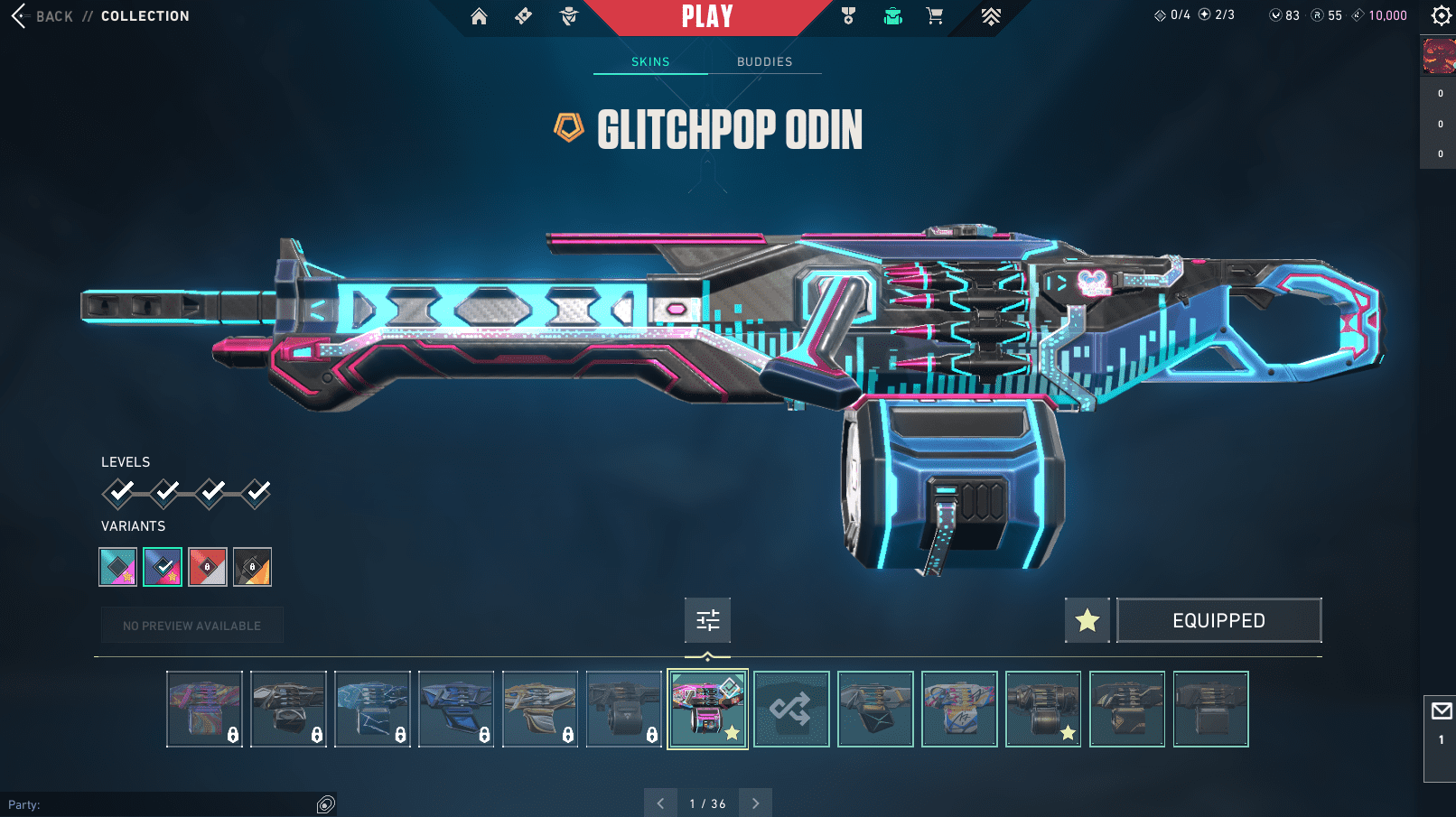The height and width of the screenshot is (817, 1456).
Task: Select the locked black and gold variant swatch
Action: tap(252, 567)
